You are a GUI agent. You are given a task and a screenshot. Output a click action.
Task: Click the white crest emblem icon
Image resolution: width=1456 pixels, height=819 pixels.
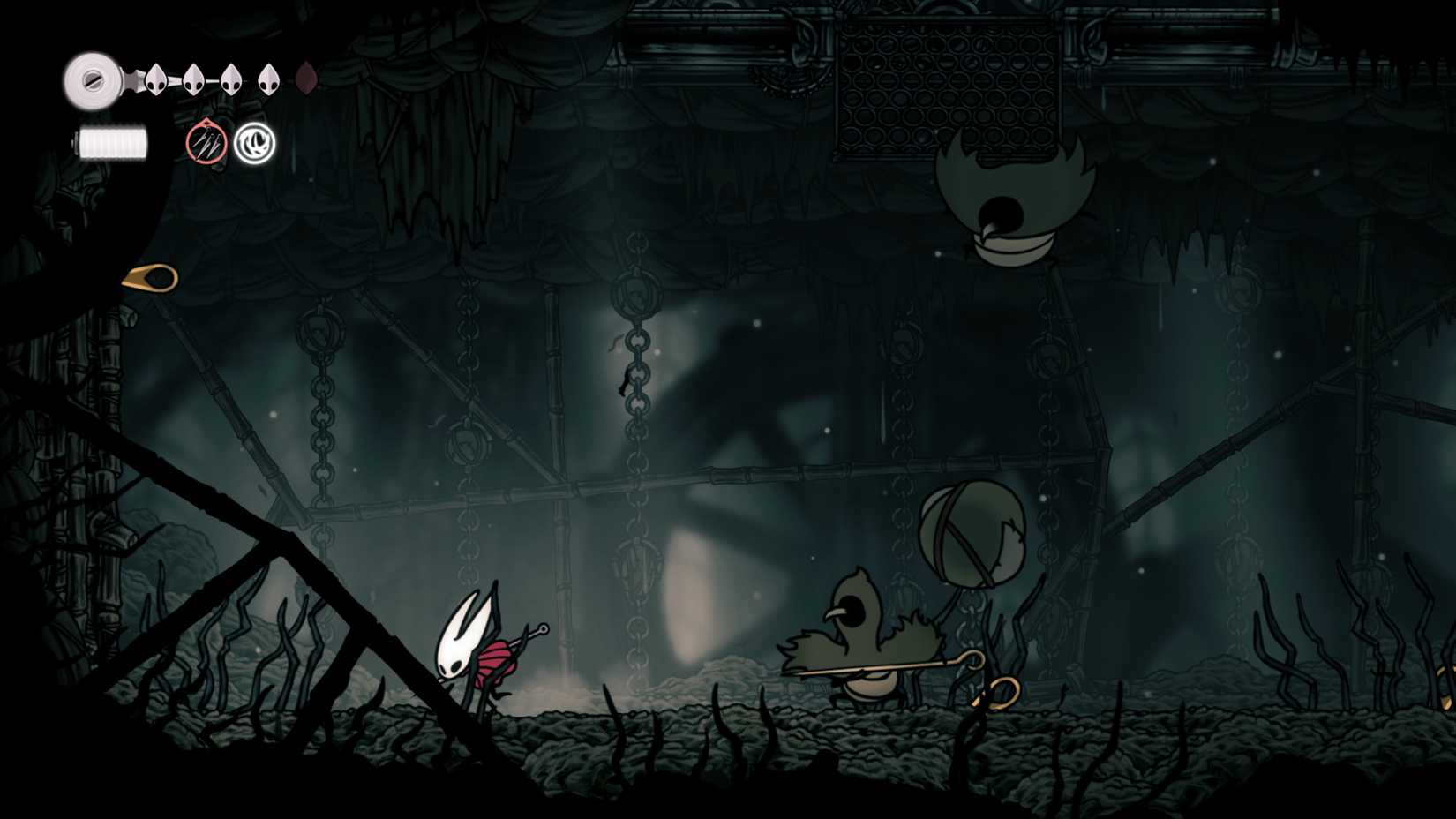(255, 142)
